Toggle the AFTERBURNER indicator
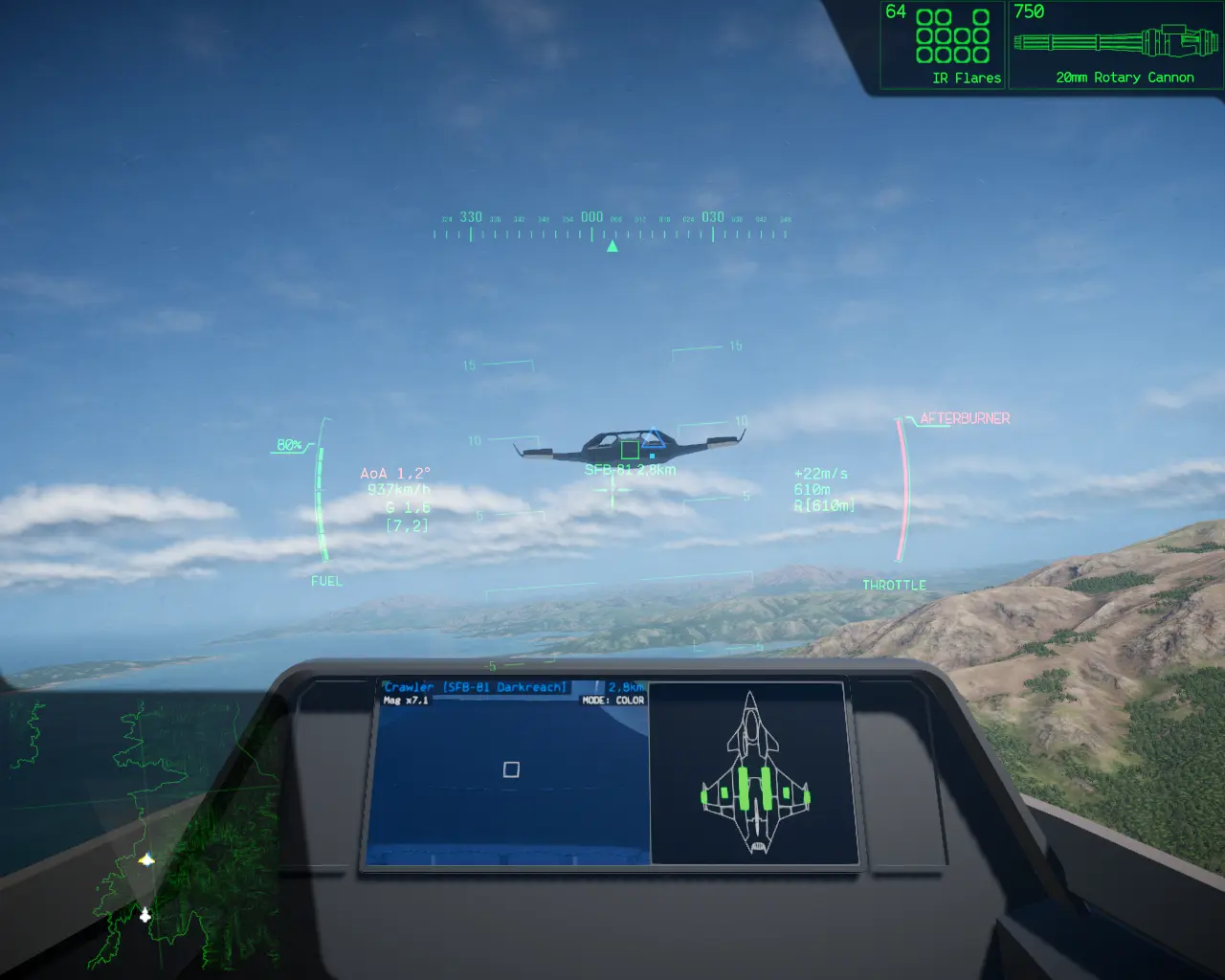The height and width of the screenshot is (980, 1225). tap(964, 418)
